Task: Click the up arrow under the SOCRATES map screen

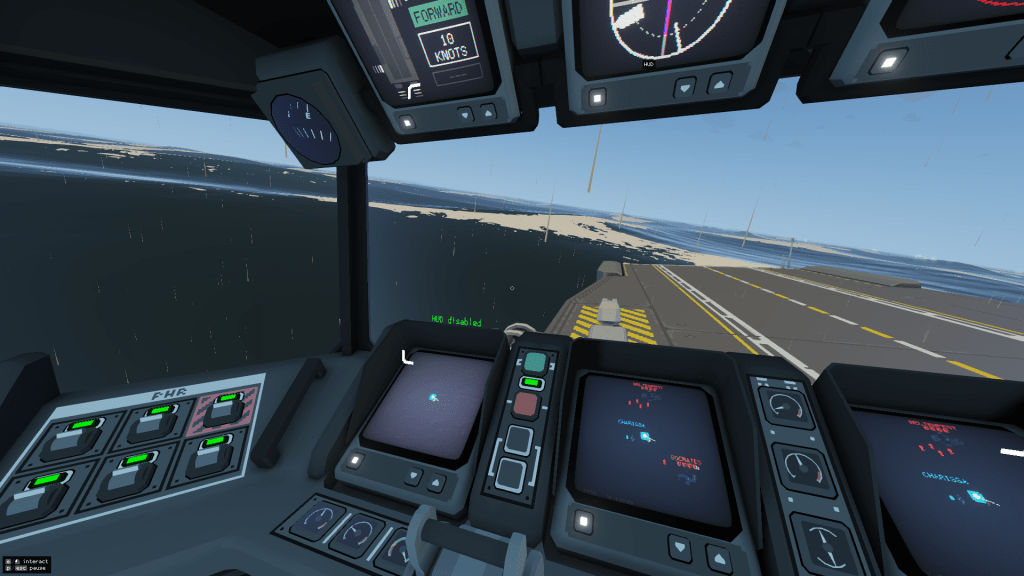Action: pos(718,557)
